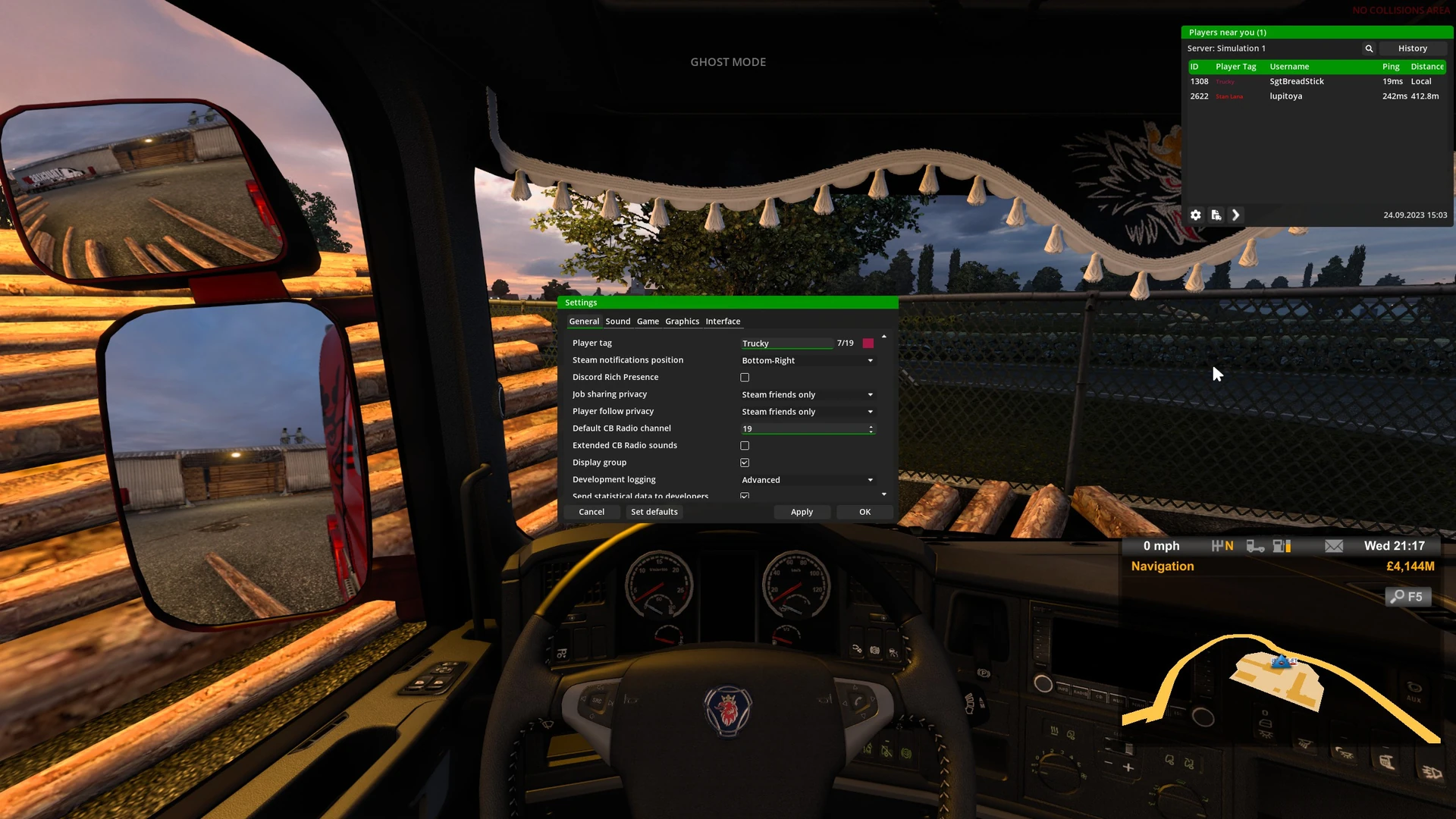1456x819 pixels.
Task: Cancel the settings changes
Action: pos(591,512)
